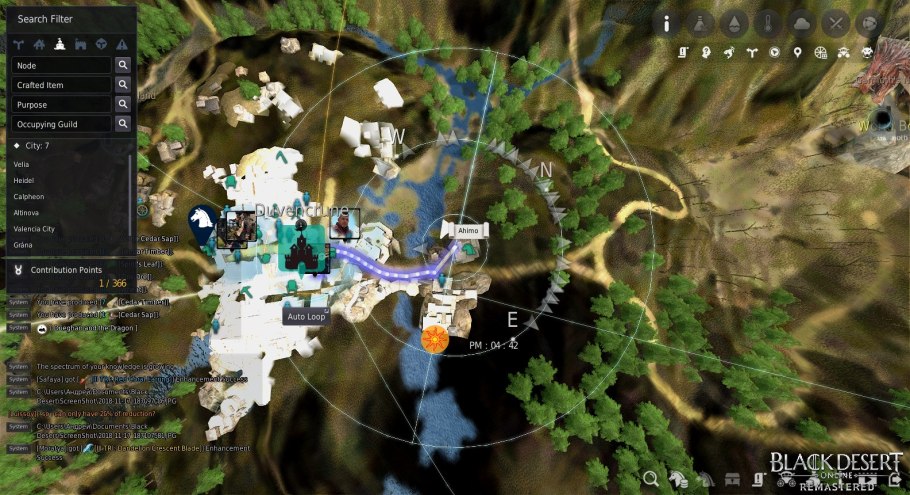Open the info (i) map overlay

[667, 23]
